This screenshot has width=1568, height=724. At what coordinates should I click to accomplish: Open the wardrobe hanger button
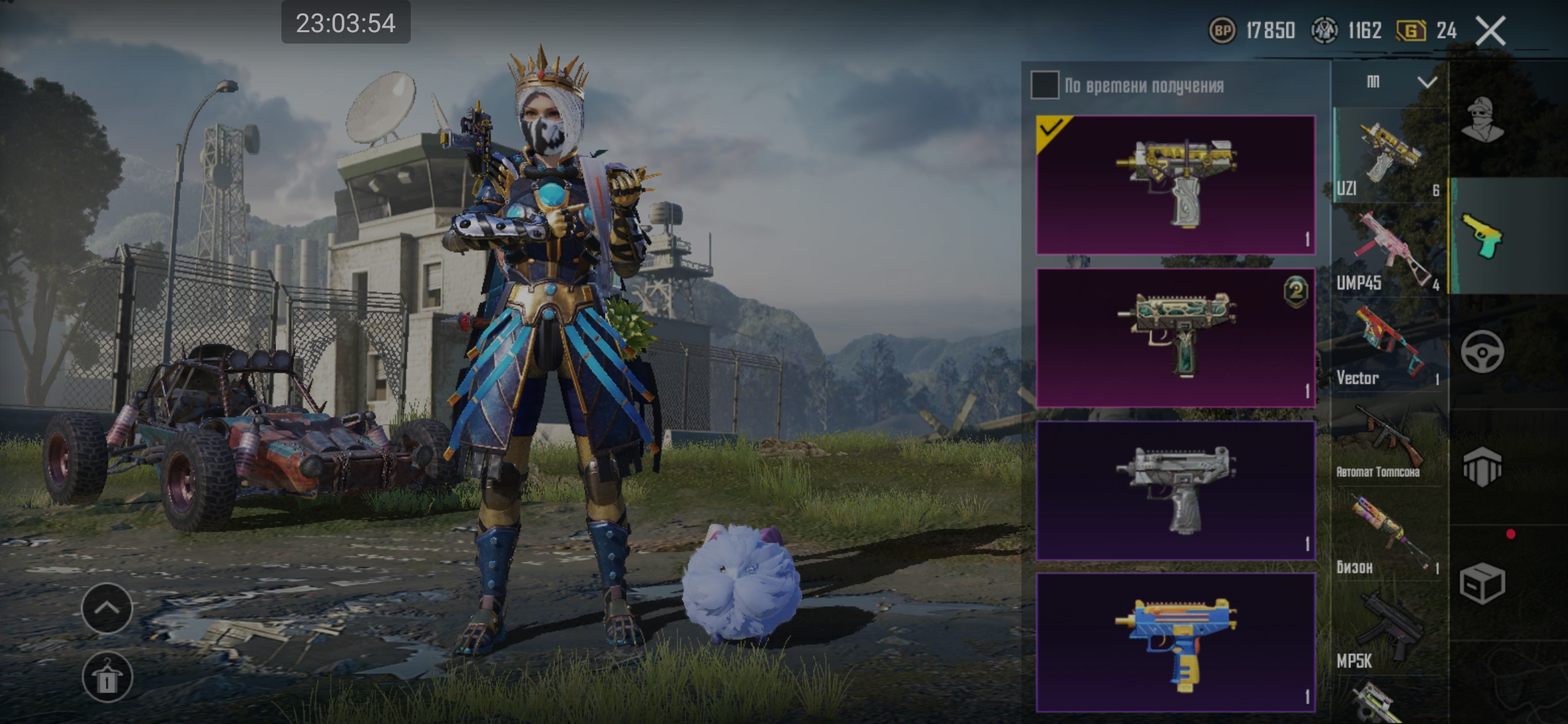(107, 677)
